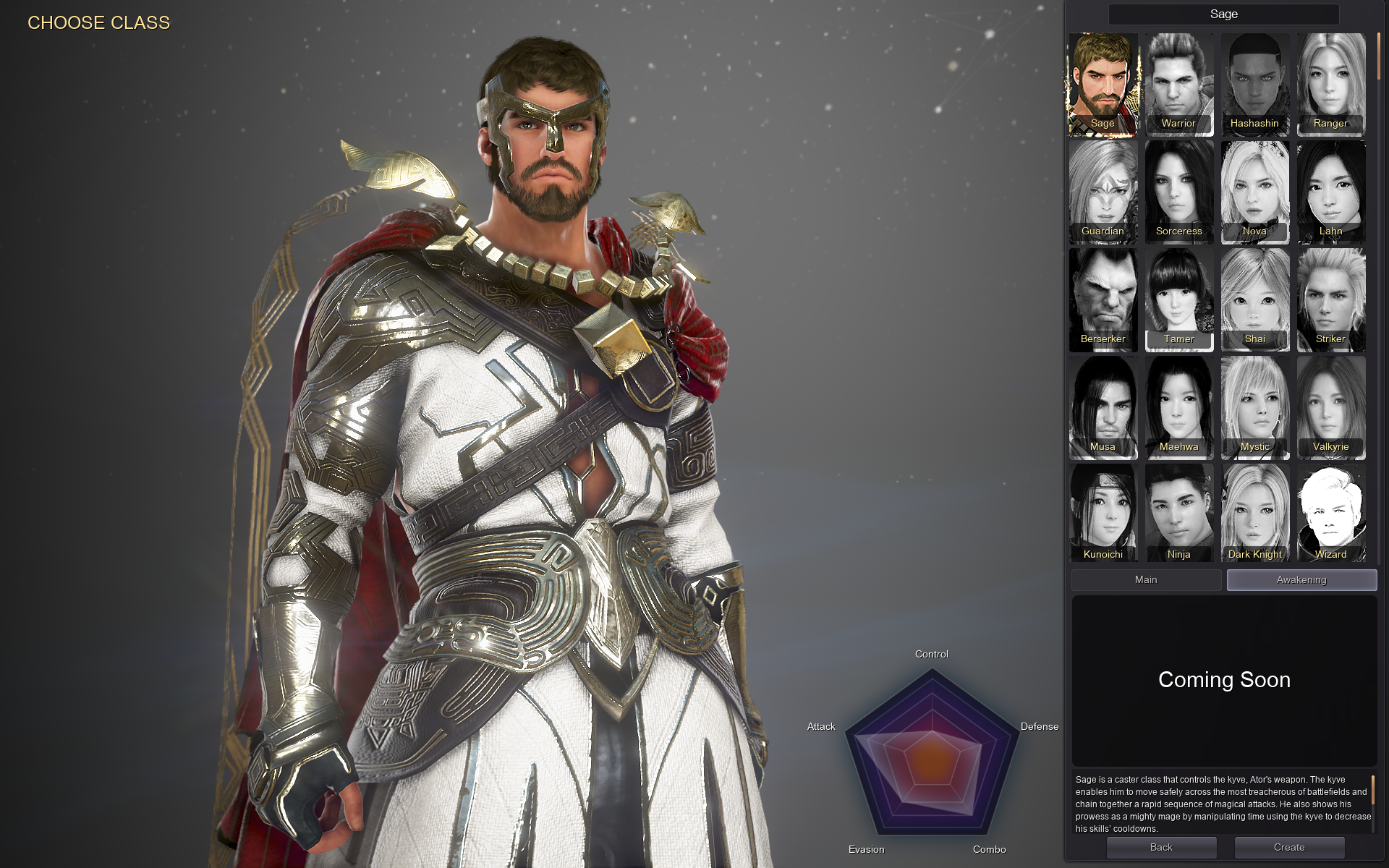Choose the Dark Knight class
This screenshot has width=1389, height=868.
click(1254, 514)
